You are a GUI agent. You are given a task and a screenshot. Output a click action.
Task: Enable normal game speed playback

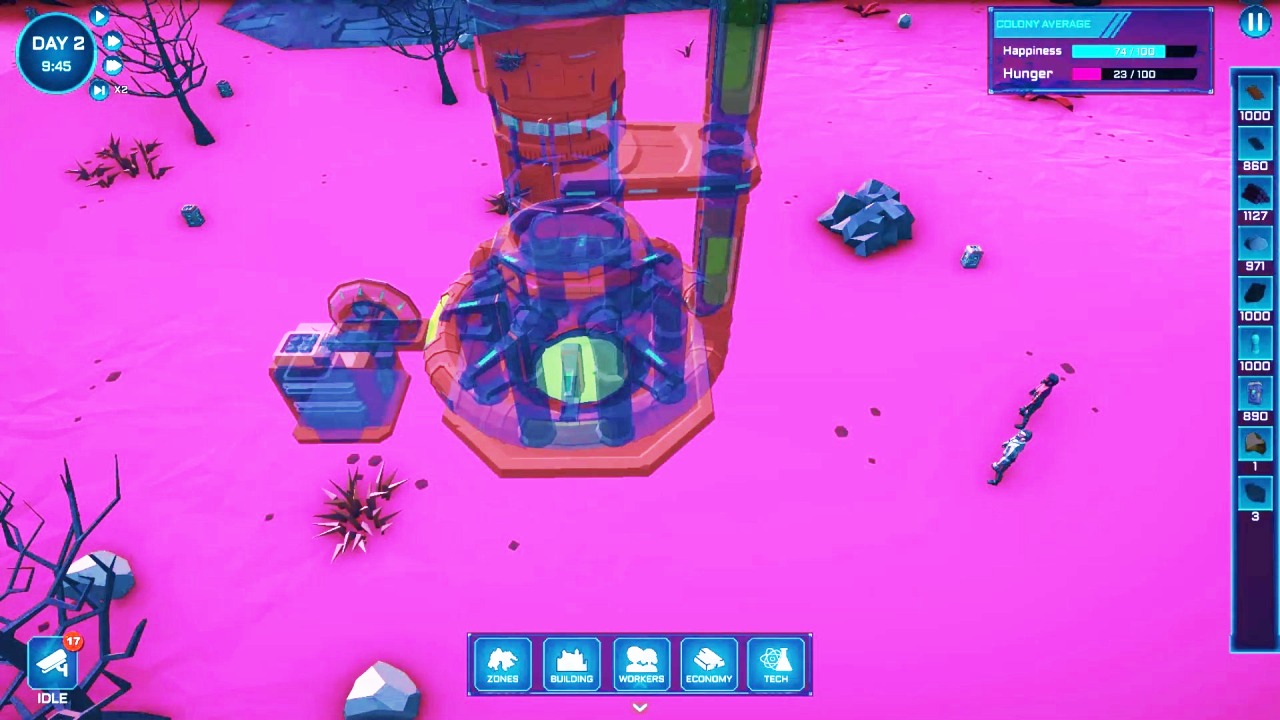click(99, 16)
